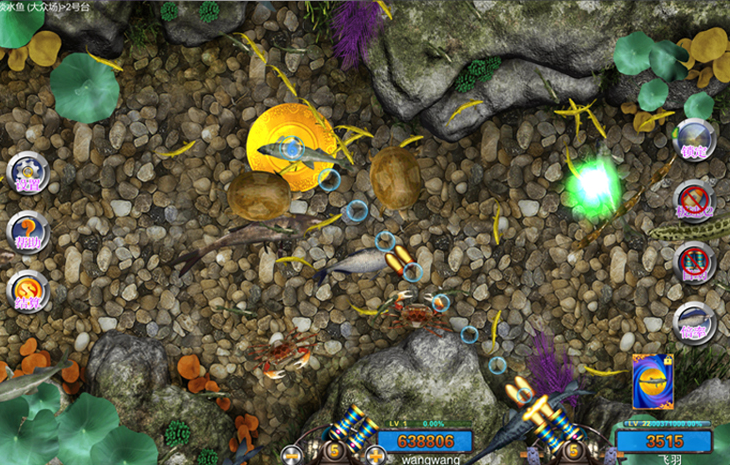Open the 帮助 help question mark button

point(28,232)
